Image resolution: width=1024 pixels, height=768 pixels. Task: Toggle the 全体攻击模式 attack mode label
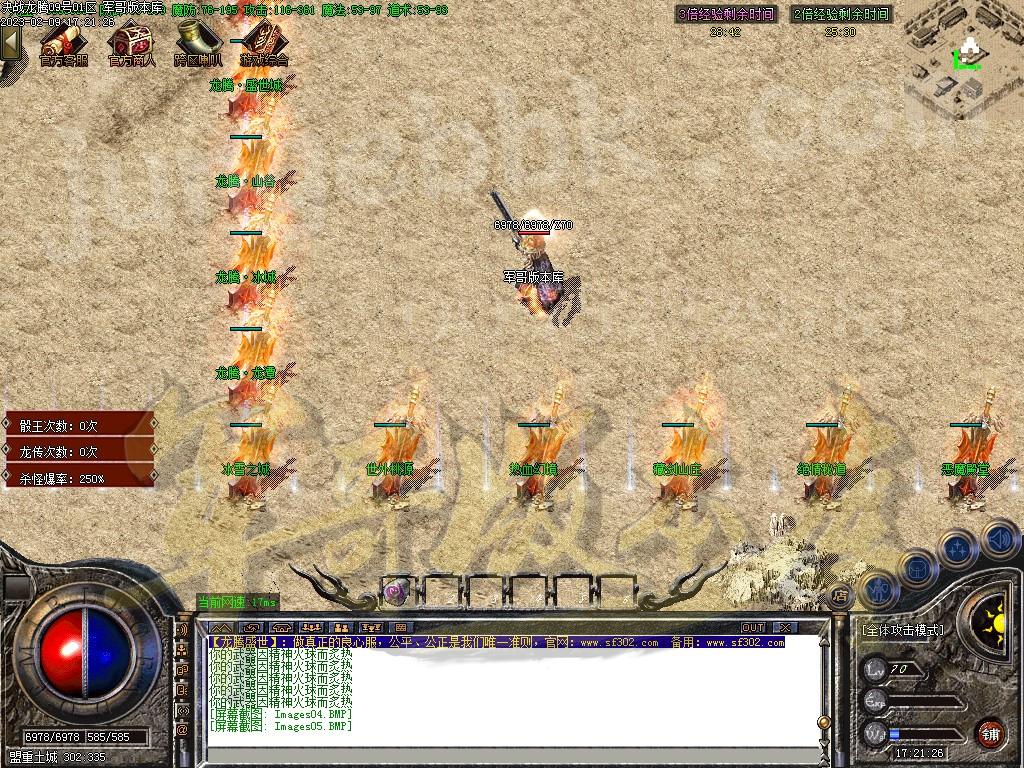coord(902,631)
